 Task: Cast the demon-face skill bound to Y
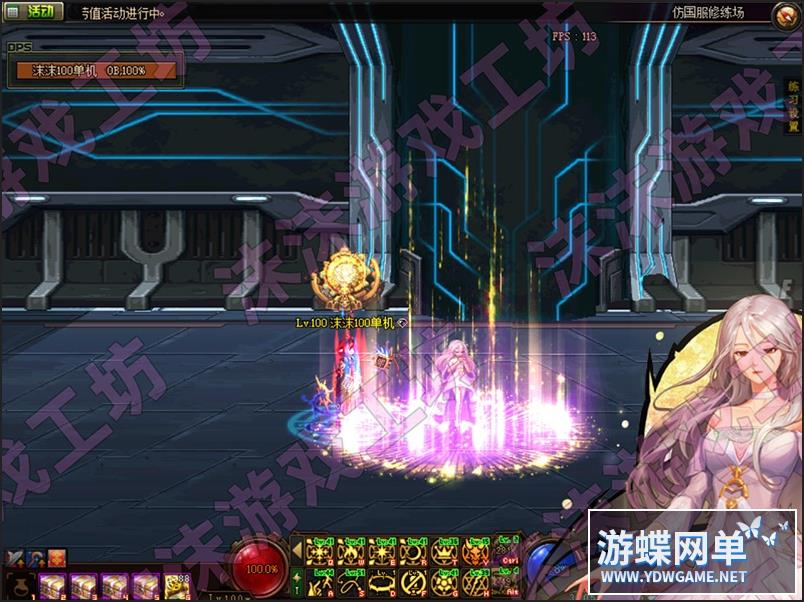tap(471, 551)
